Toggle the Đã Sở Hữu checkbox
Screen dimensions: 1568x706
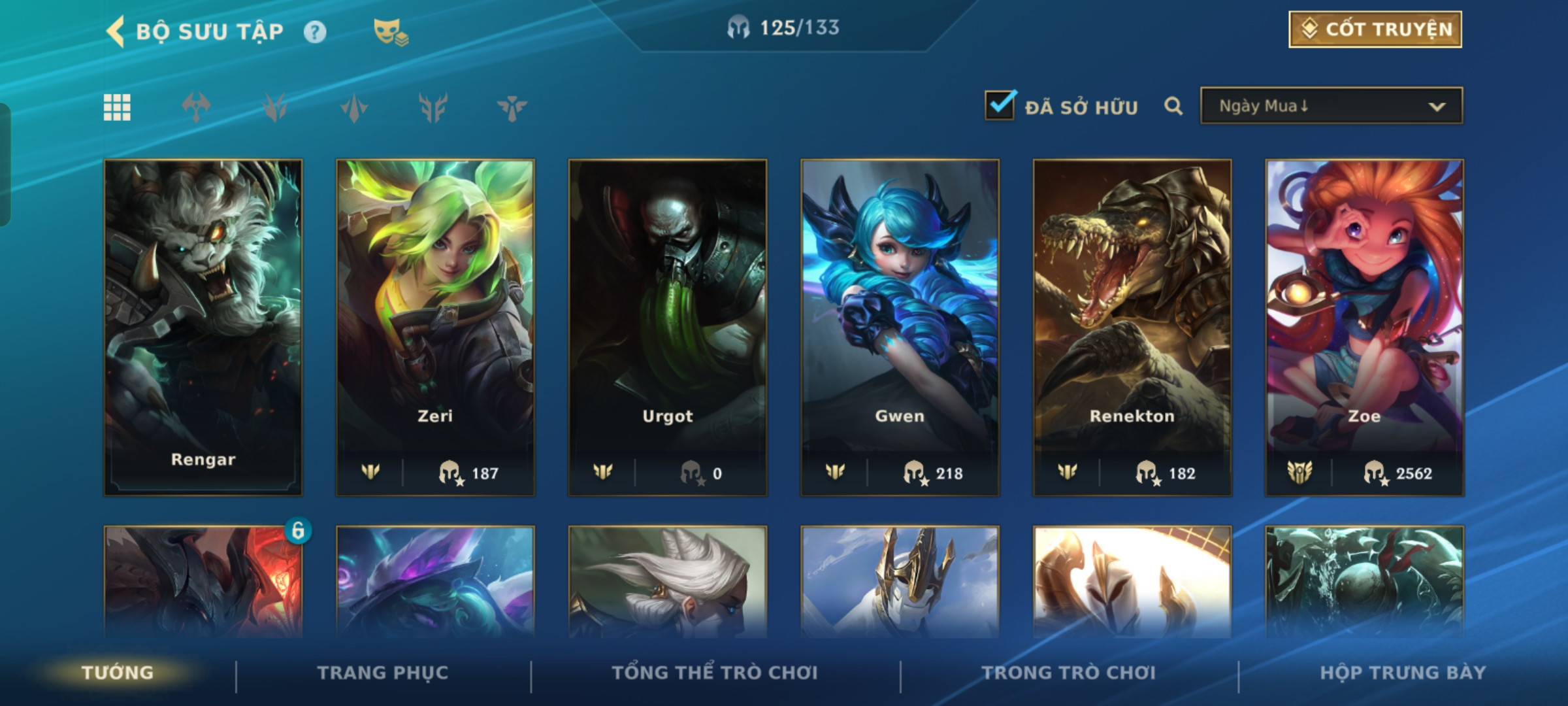tap(1000, 105)
